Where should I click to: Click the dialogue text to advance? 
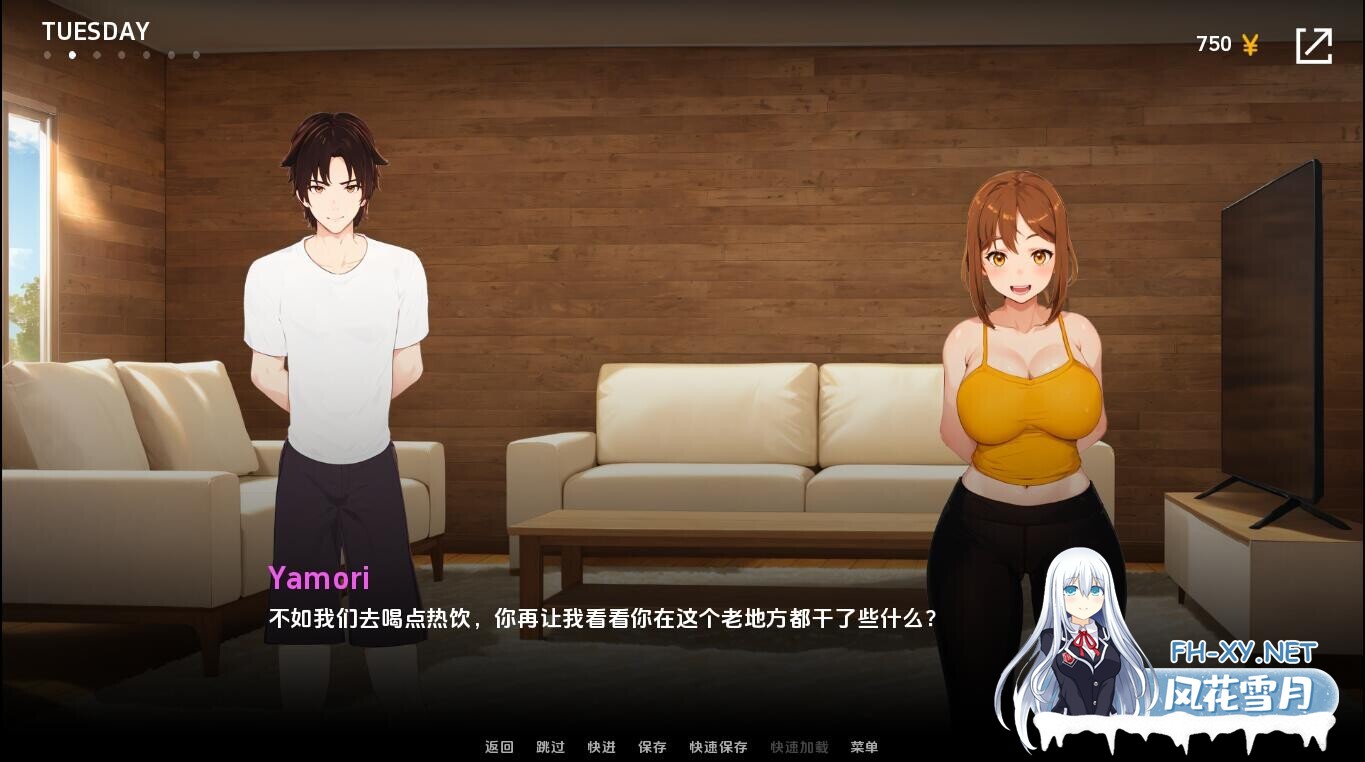pos(602,617)
